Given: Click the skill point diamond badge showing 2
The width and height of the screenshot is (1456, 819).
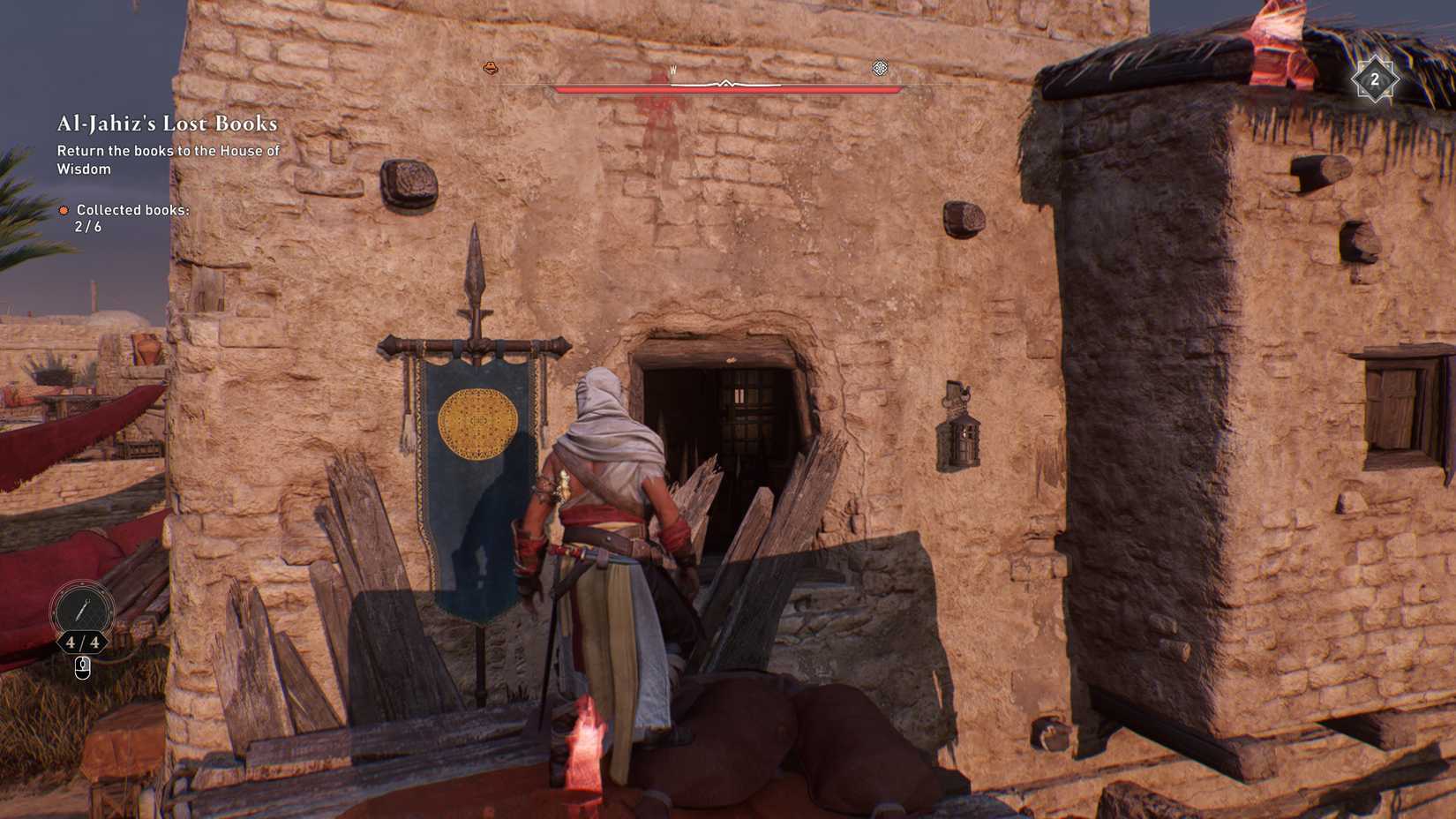Looking at the screenshot, I should [1375, 80].
